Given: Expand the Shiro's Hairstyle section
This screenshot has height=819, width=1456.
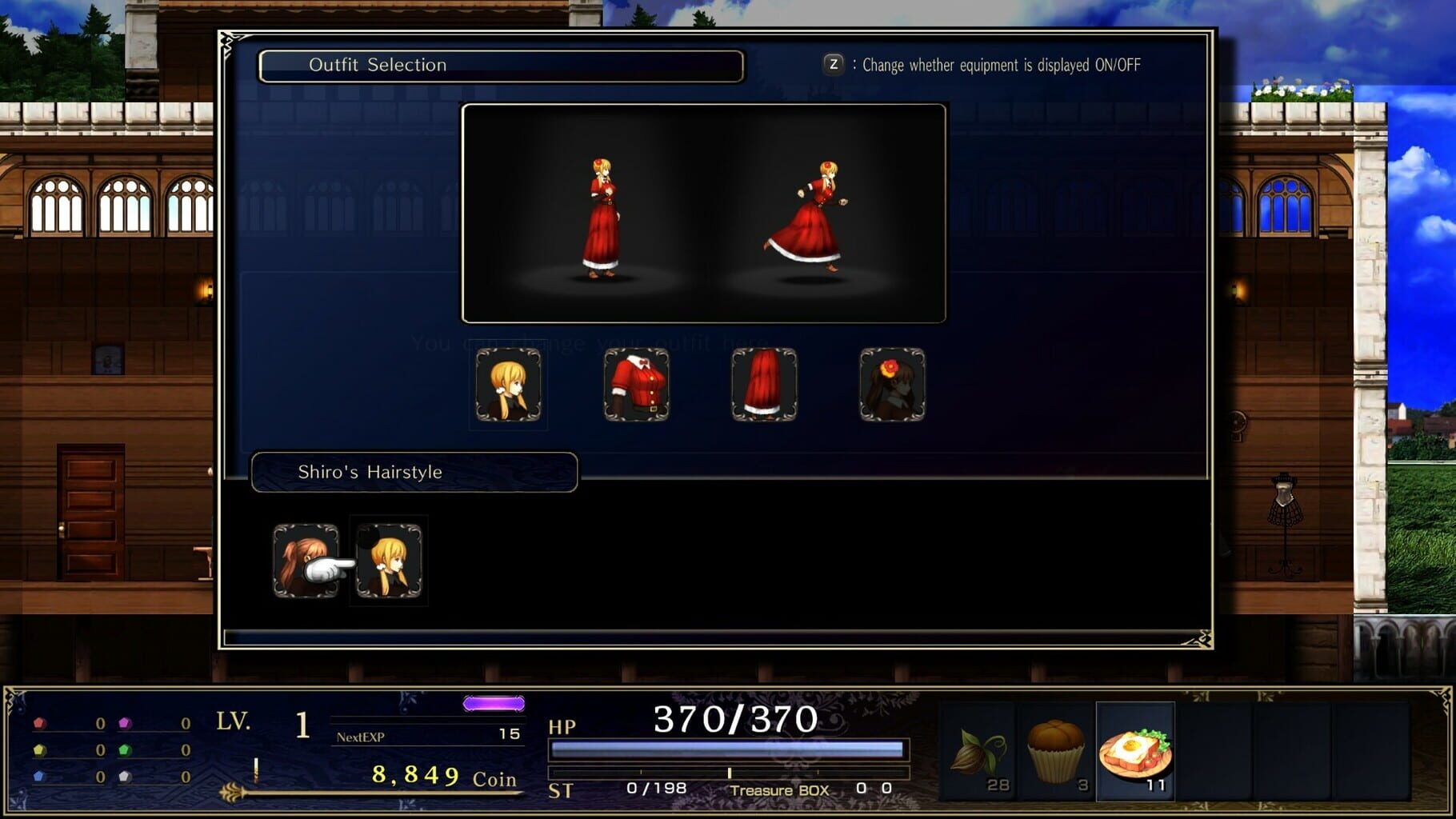Looking at the screenshot, I should click(x=413, y=472).
